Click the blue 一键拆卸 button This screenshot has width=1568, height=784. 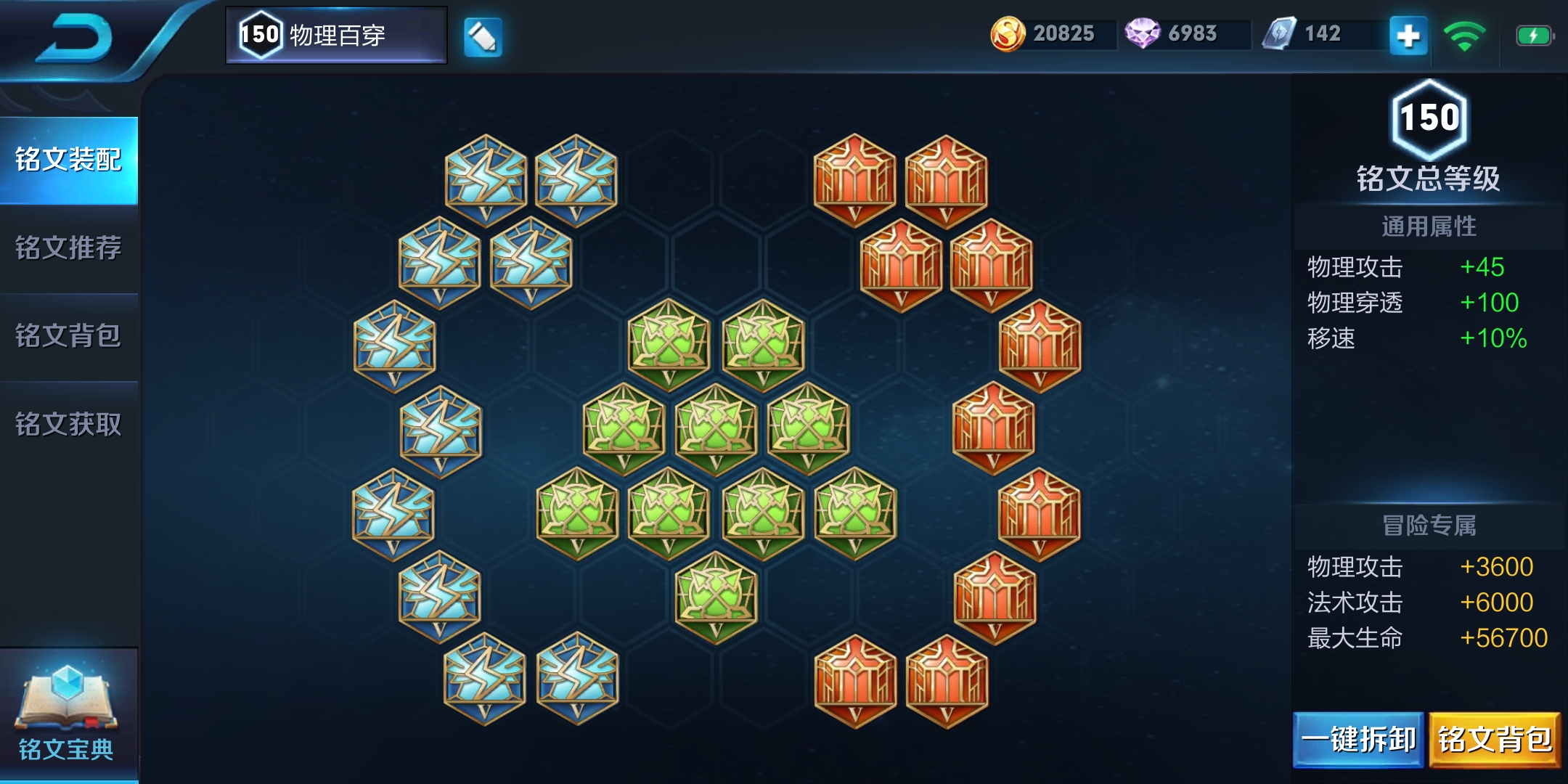1358,740
